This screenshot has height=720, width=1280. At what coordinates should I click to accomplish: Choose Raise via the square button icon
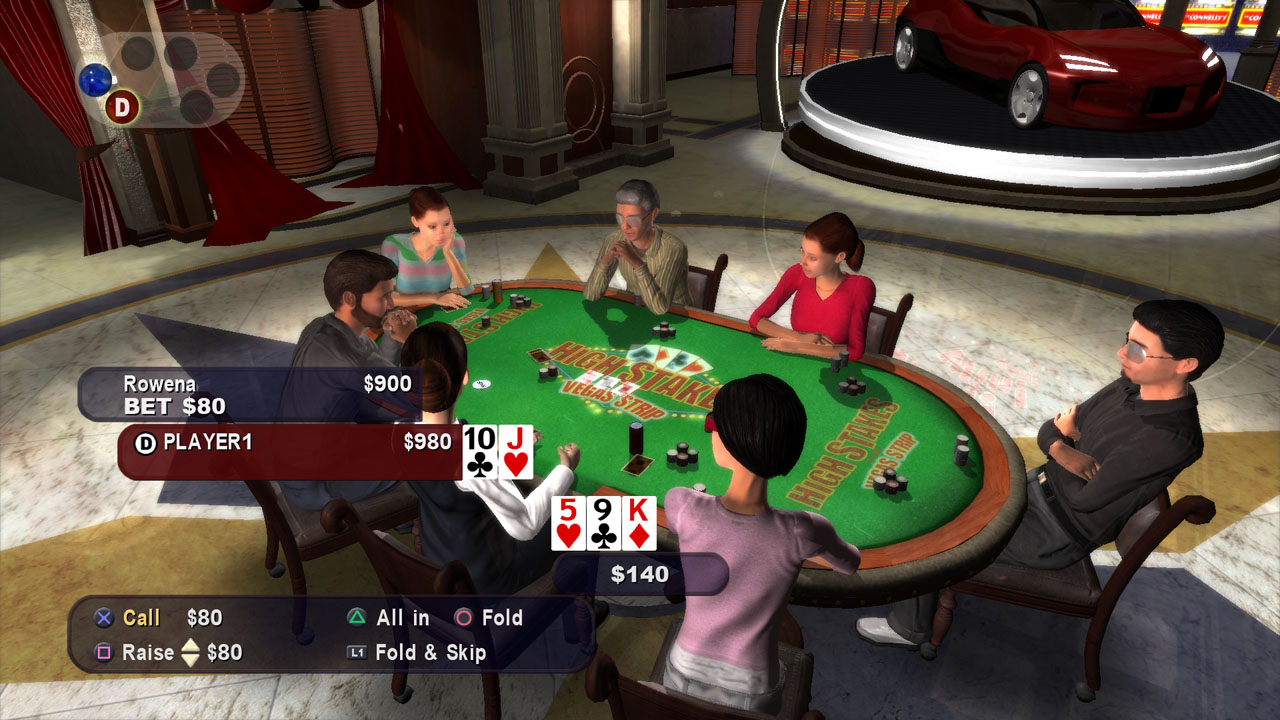pos(106,652)
